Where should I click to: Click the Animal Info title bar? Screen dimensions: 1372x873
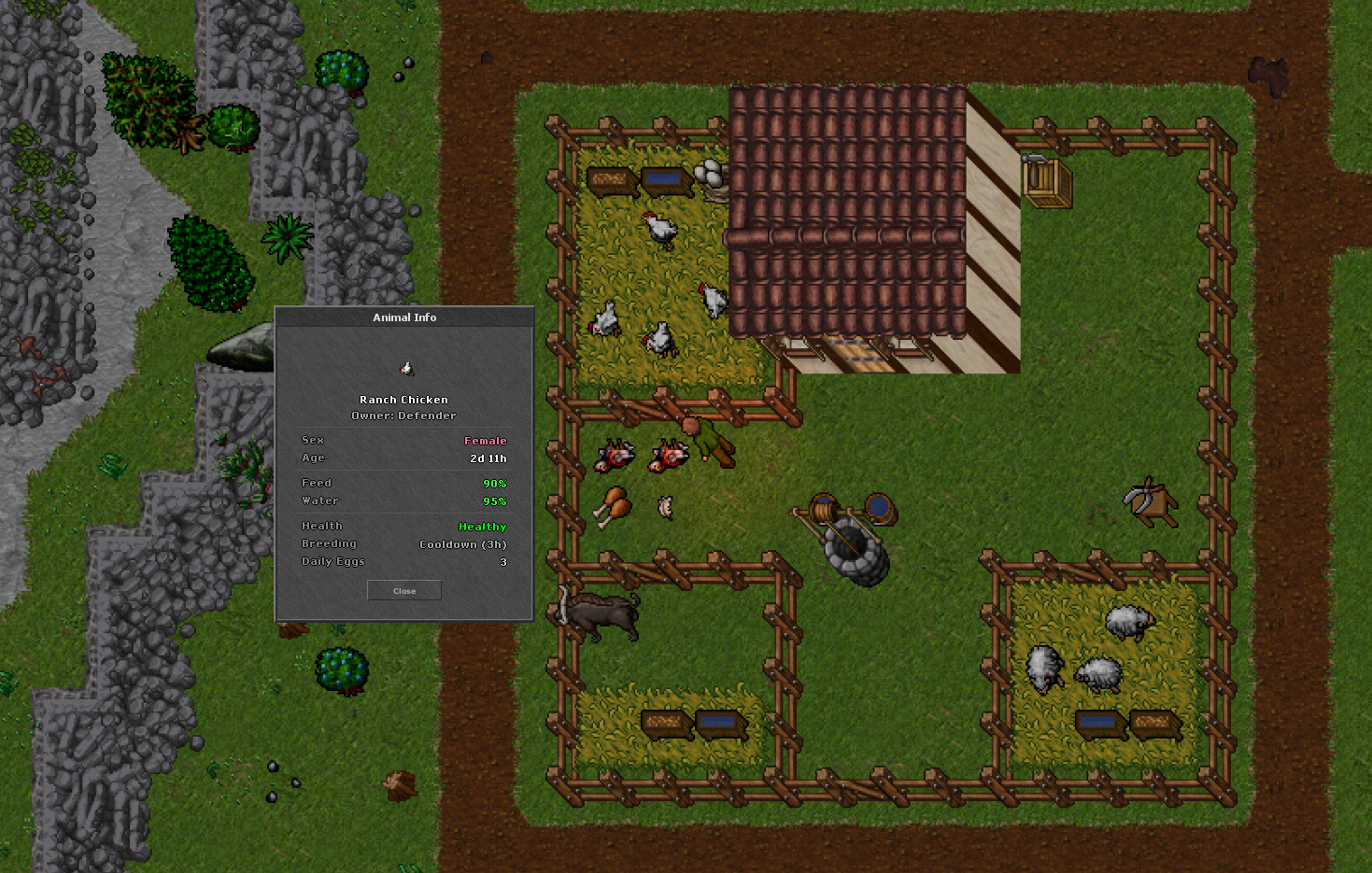(x=403, y=317)
